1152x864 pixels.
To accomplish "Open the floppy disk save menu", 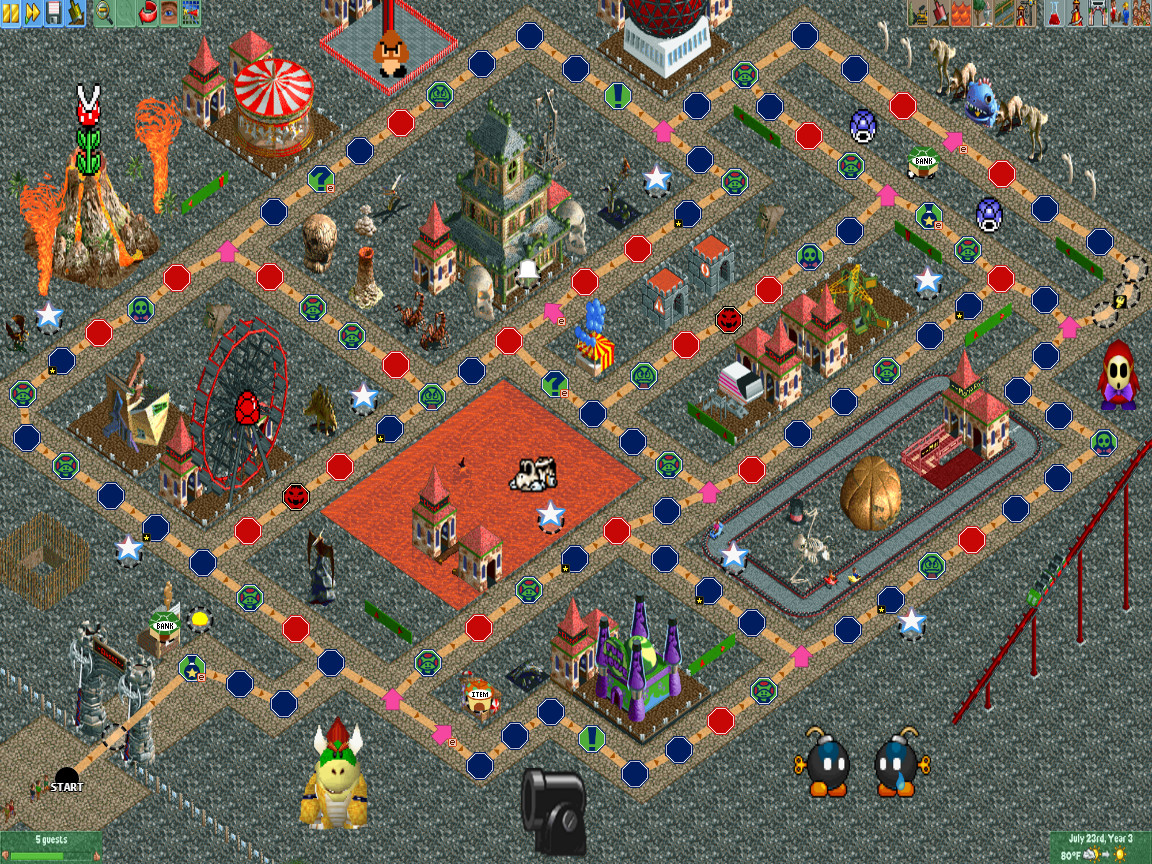I will (54, 13).
